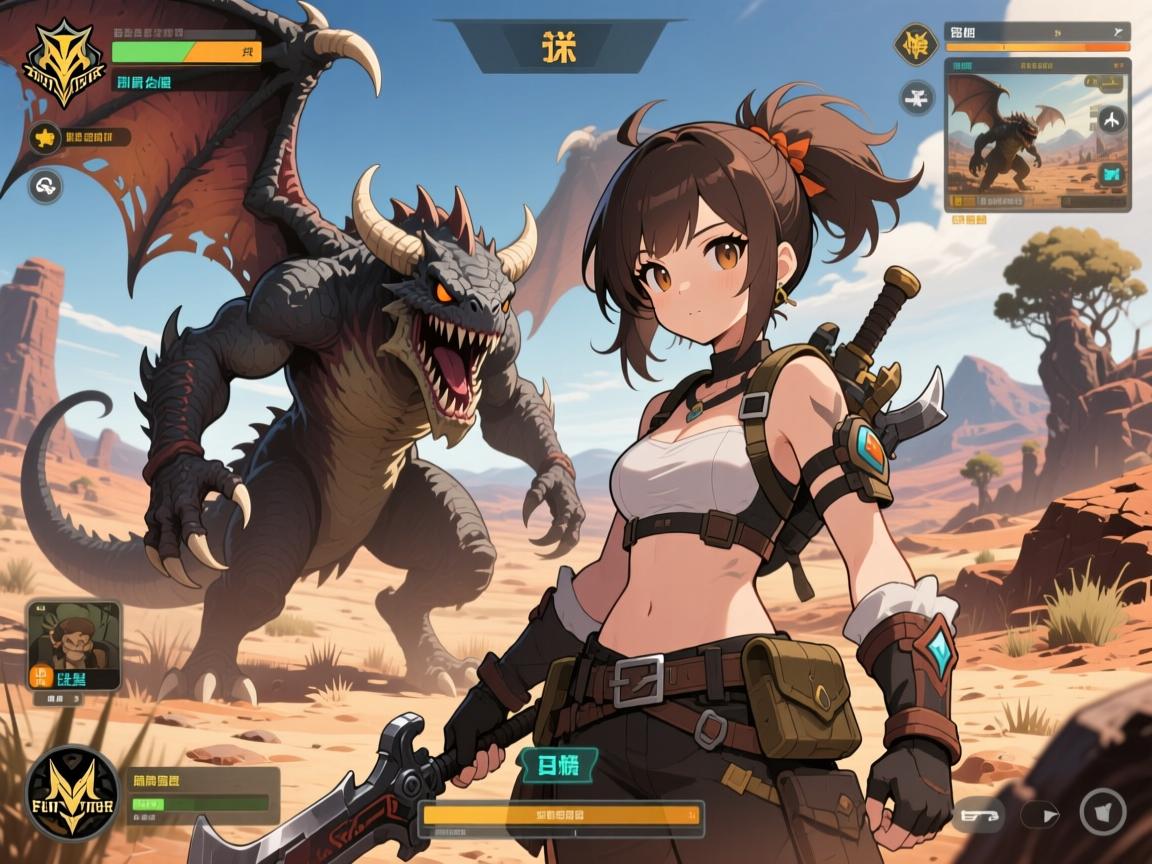This screenshot has height=864, width=1152.
Task: Select the gold star badge icon
Action: pos(45,137)
